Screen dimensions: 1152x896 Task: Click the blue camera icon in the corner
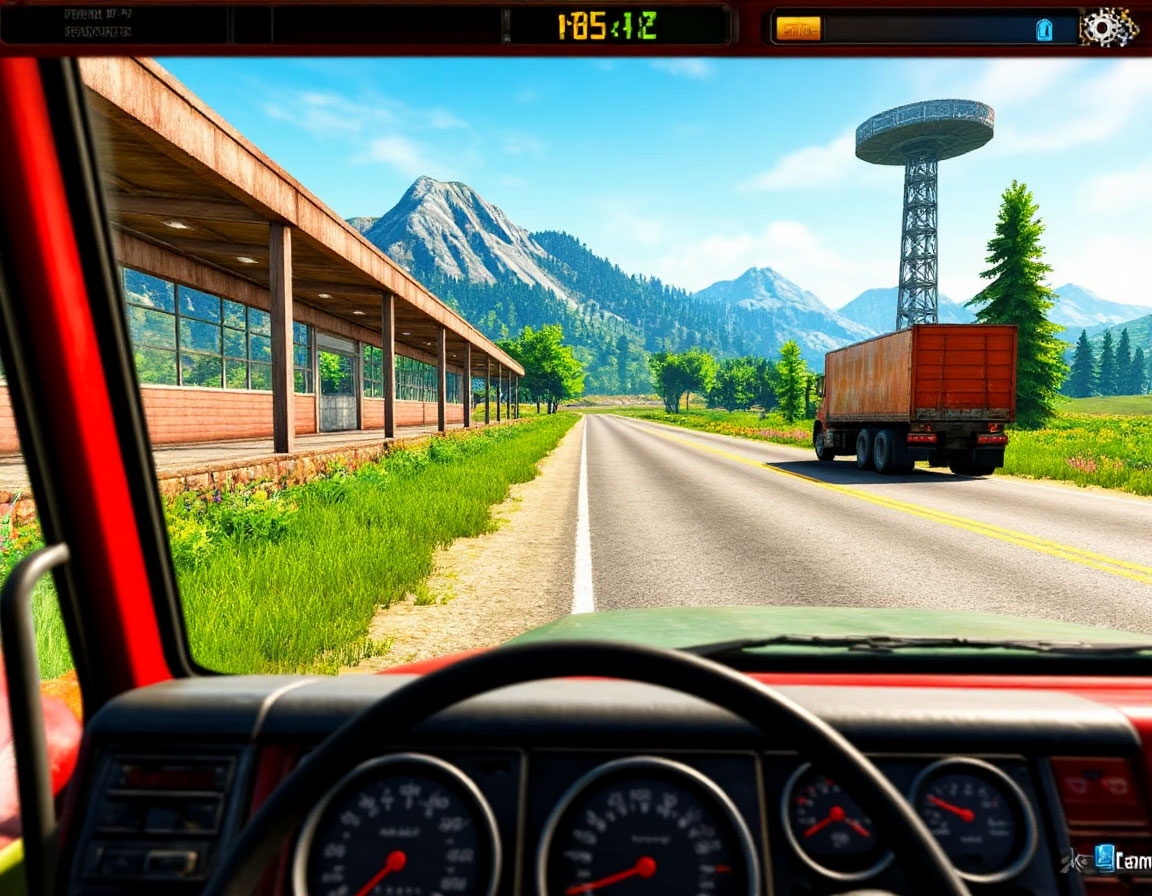click(x=1104, y=857)
